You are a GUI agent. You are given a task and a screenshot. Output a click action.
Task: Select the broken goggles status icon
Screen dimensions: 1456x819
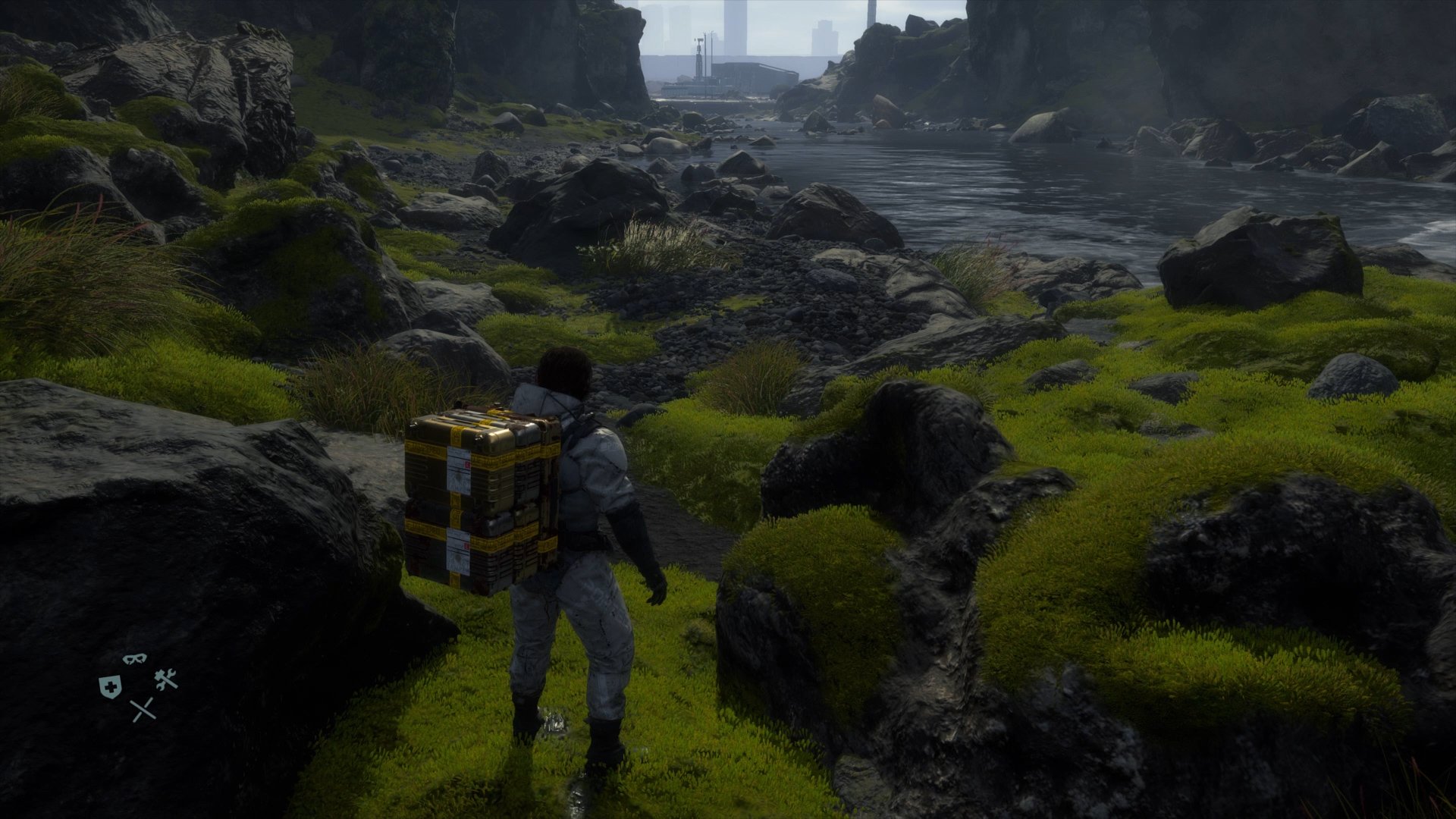click(x=135, y=659)
